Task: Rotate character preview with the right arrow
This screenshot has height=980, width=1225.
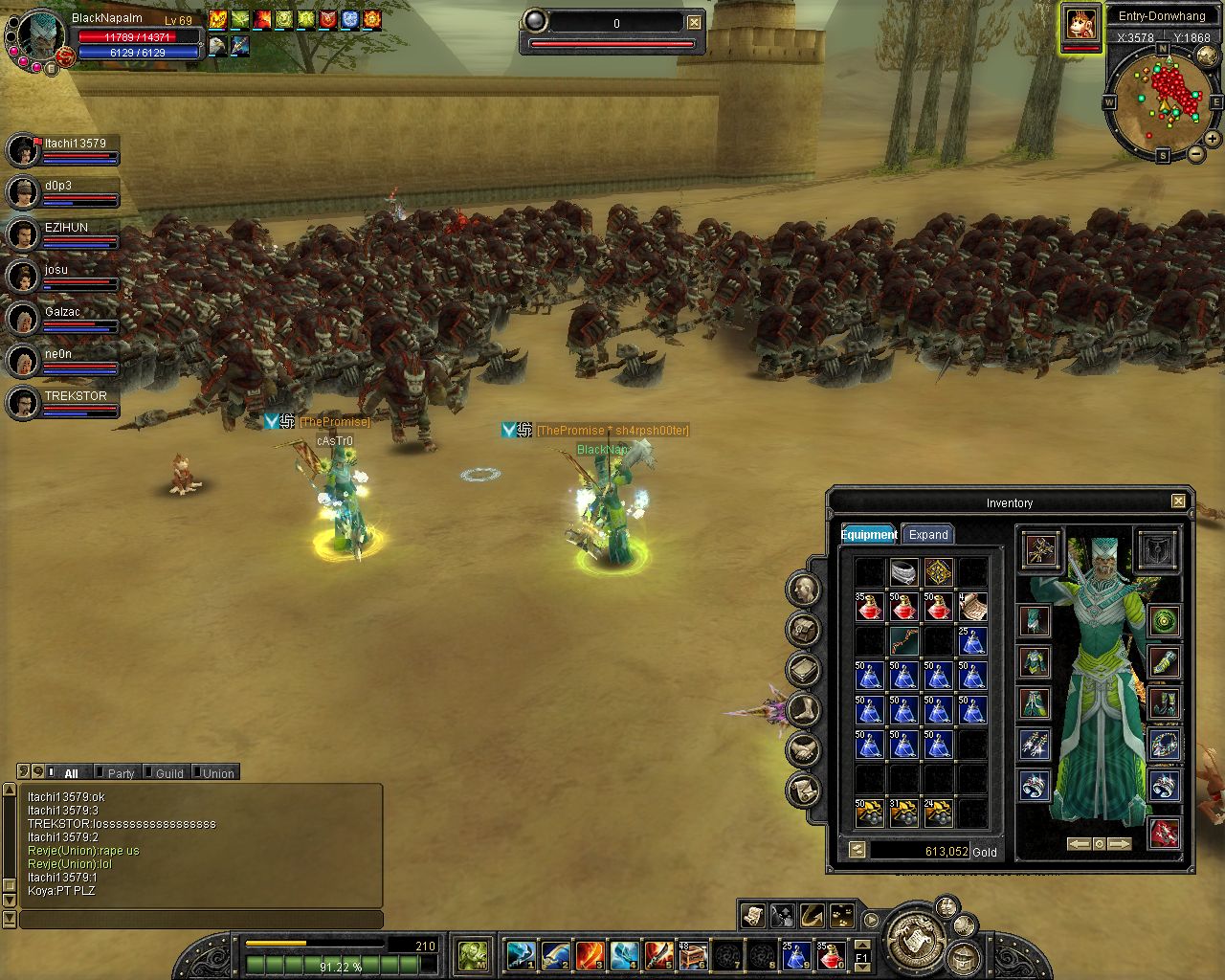Action: 1120,844
